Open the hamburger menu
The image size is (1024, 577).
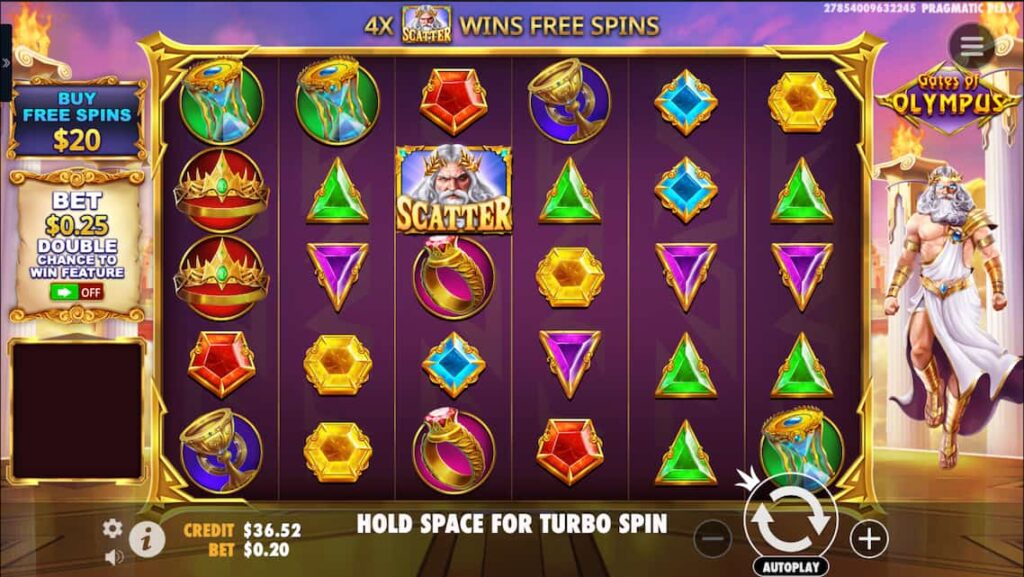click(x=971, y=45)
